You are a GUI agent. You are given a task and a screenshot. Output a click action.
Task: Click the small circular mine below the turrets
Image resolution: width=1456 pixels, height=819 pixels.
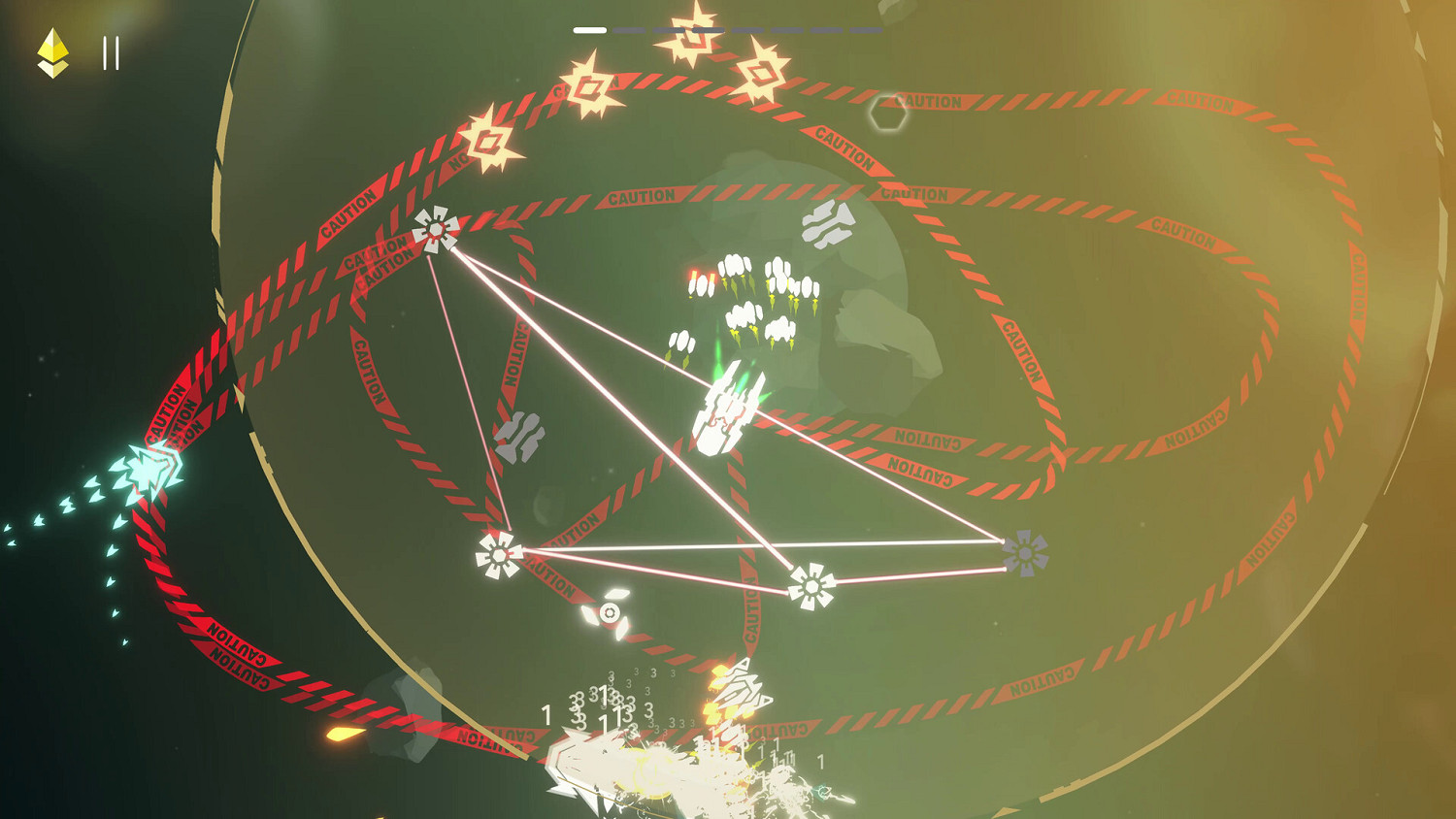click(x=609, y=612)
